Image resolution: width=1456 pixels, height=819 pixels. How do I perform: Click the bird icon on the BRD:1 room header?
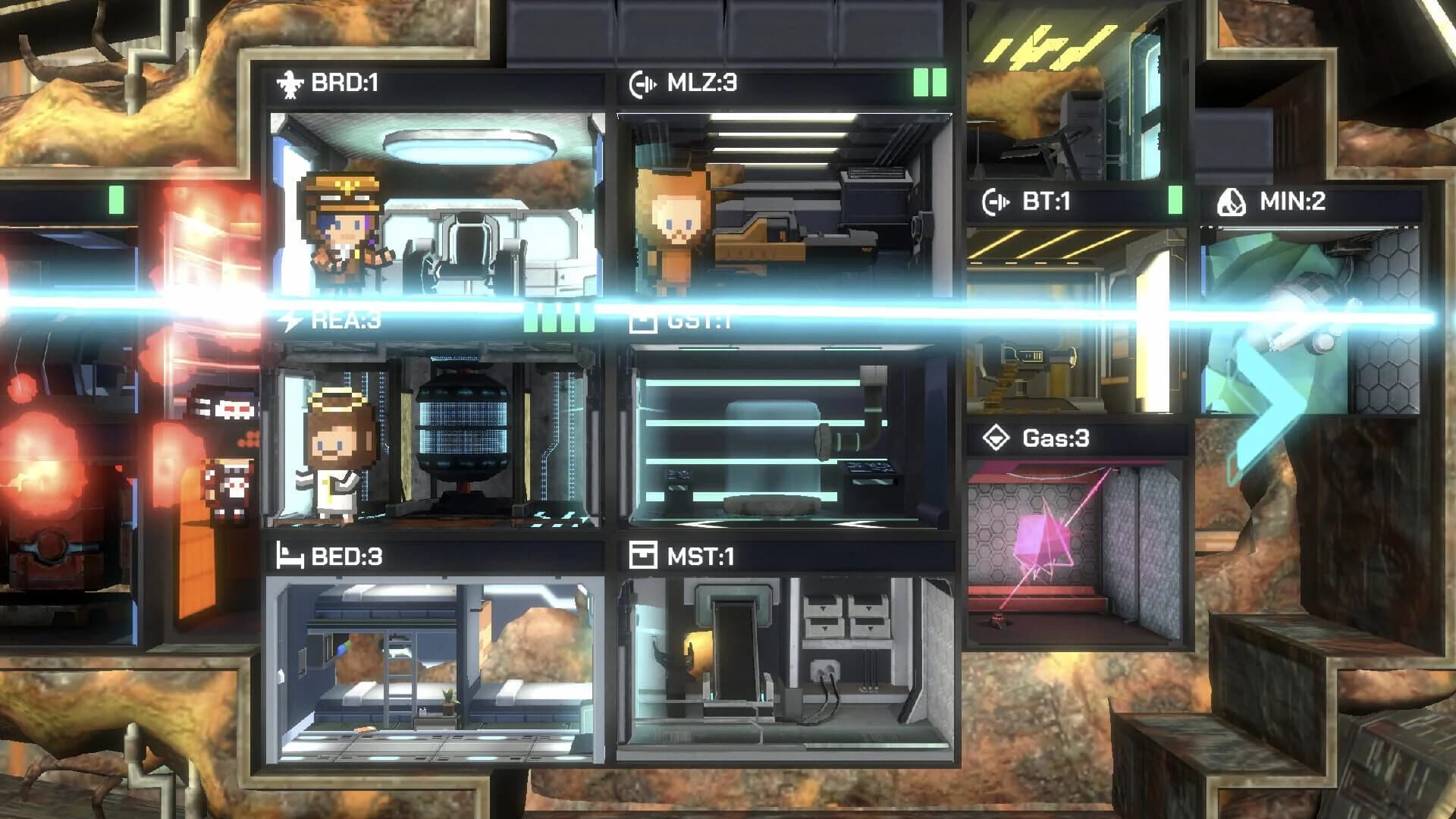click(x=290, y=83)
